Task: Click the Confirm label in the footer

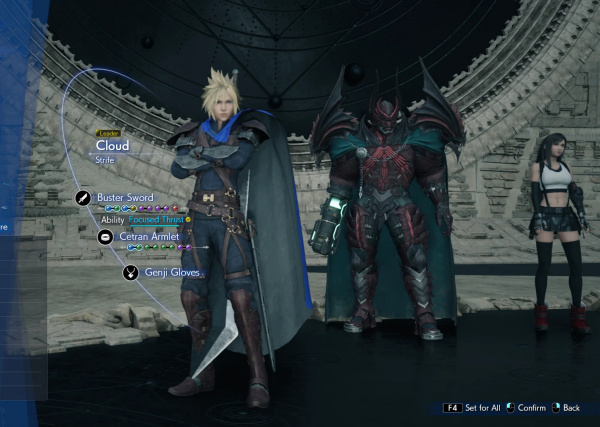Action: click(x=532, y=408)
